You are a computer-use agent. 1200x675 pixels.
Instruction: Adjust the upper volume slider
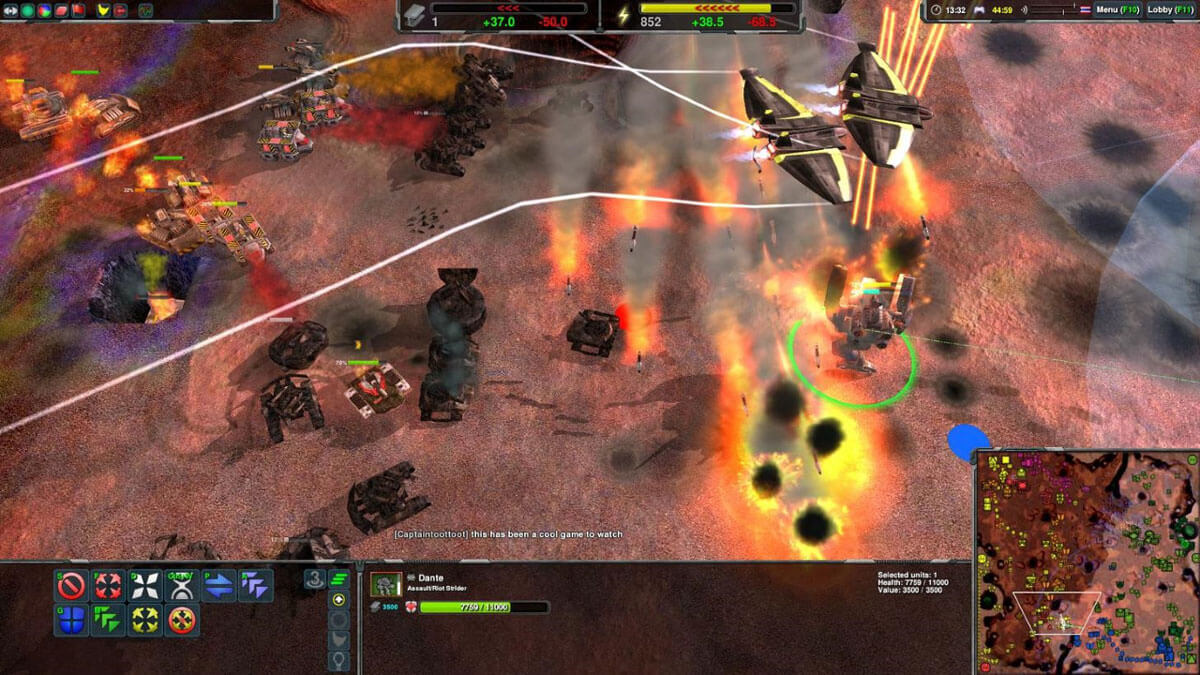[1053, 7]
